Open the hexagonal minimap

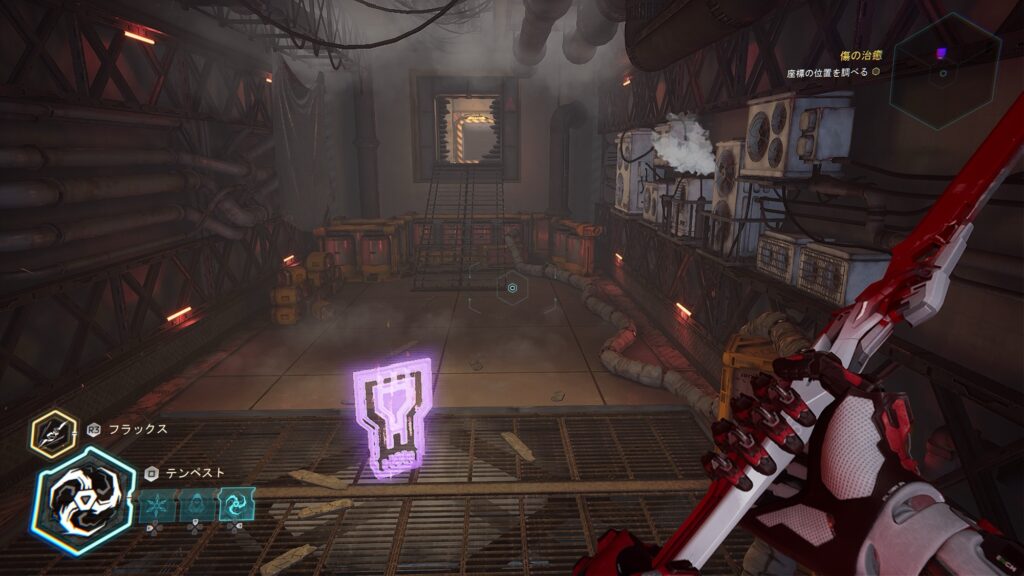945,70
